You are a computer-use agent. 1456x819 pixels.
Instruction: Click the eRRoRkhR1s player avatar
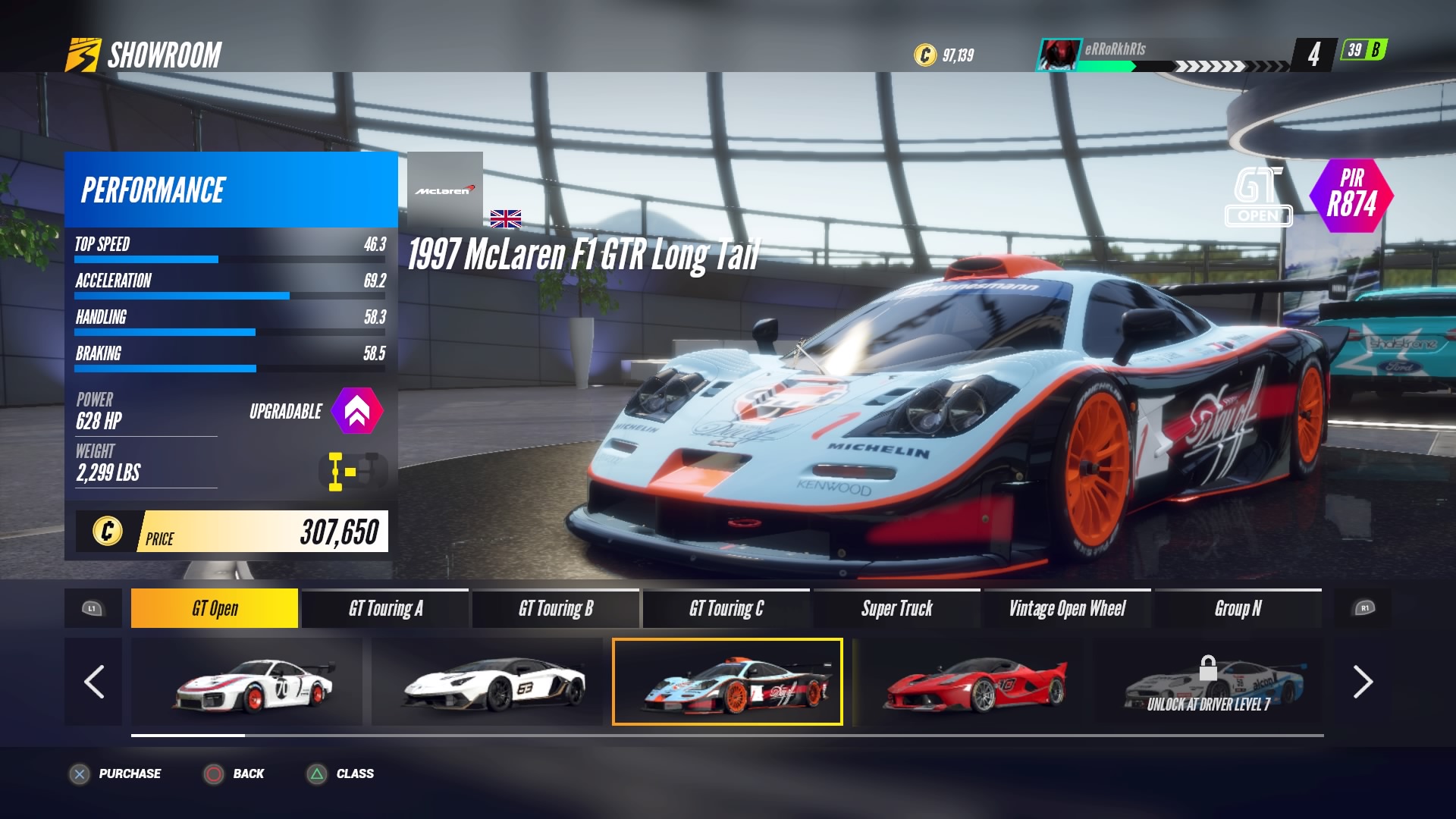(1059, 52)
